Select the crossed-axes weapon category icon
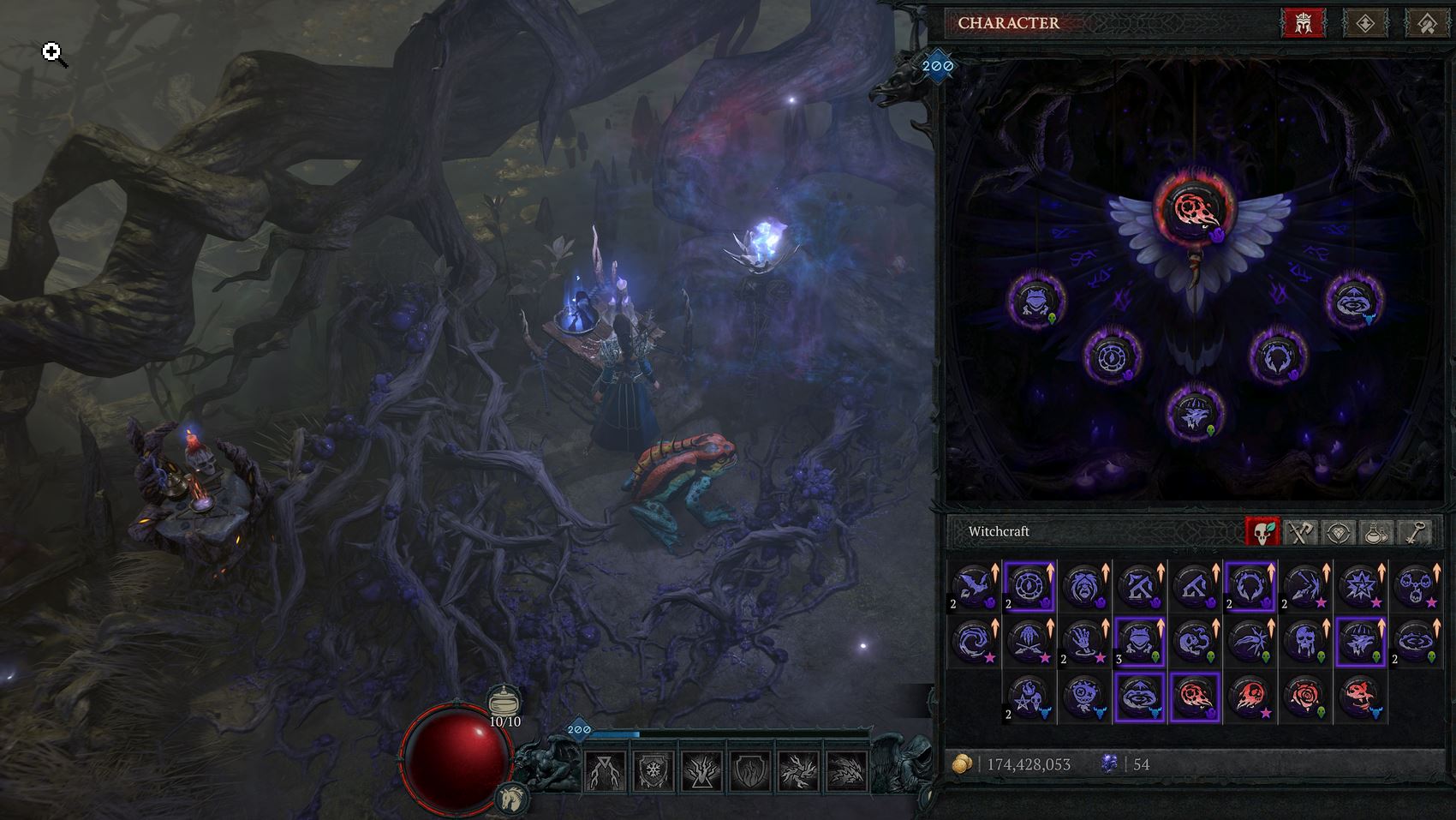 click(1300, 531)
